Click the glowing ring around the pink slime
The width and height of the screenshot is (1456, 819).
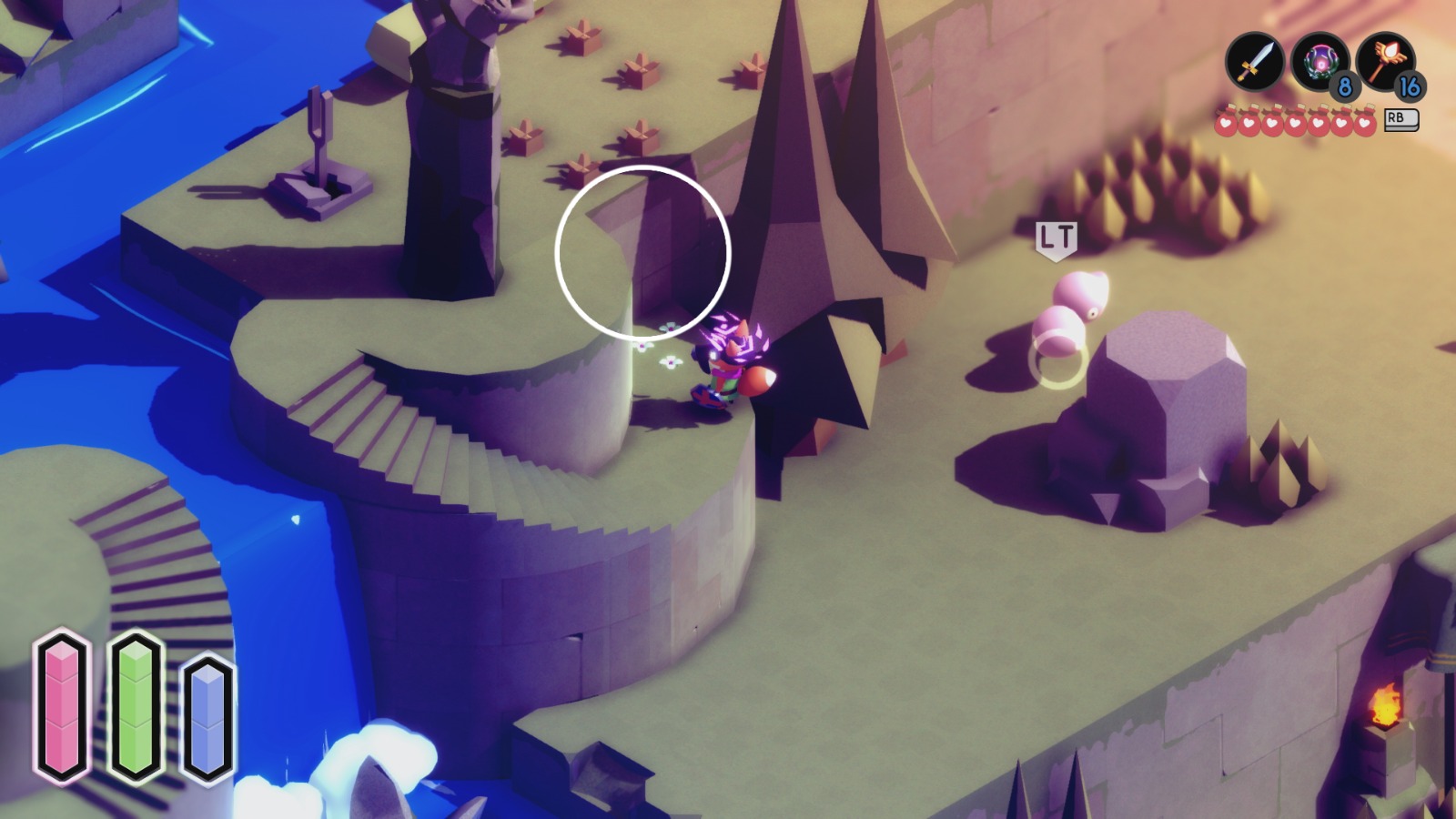[1056, 362]
